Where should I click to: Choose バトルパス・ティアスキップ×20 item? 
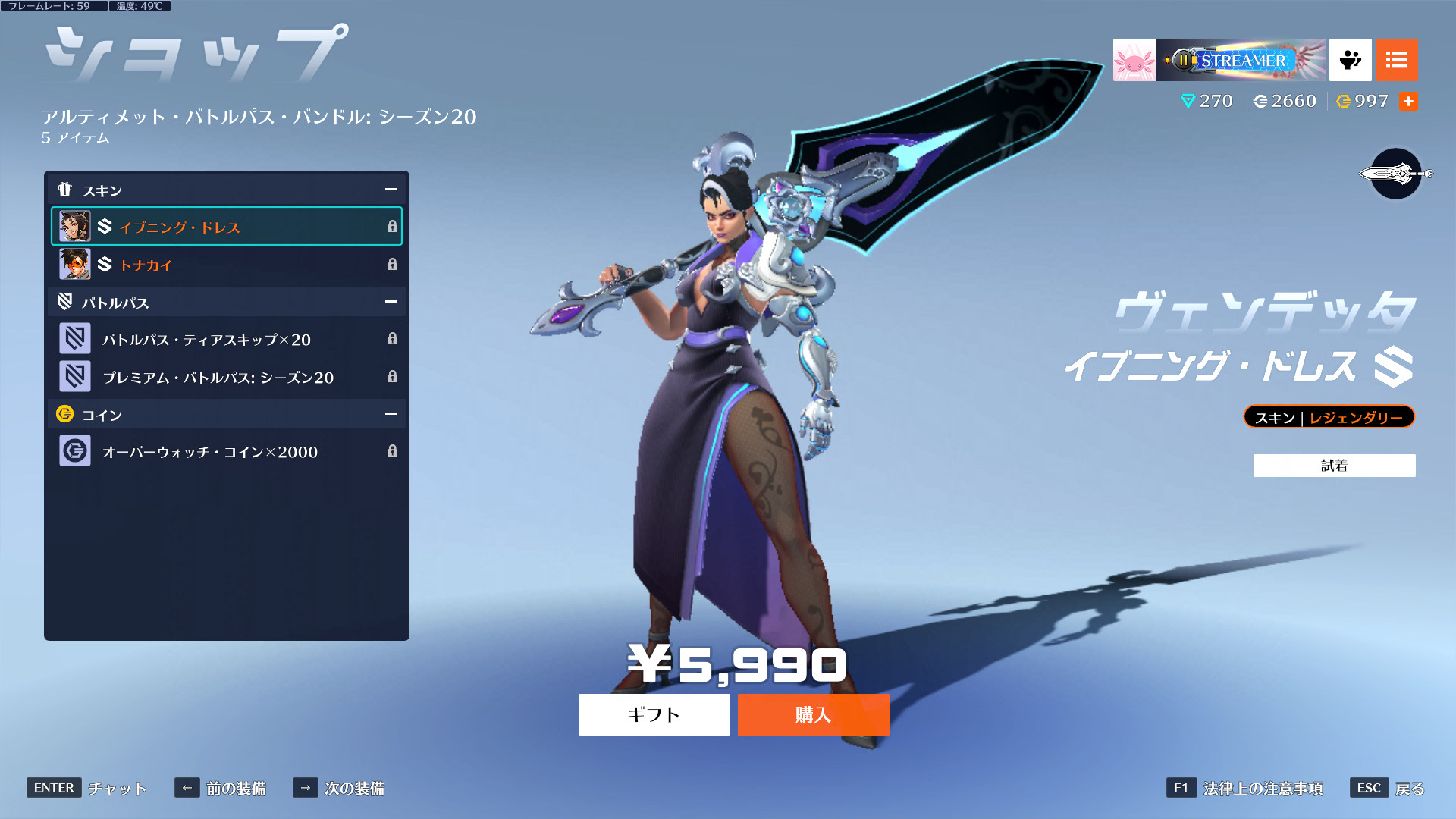click(226, 339)
